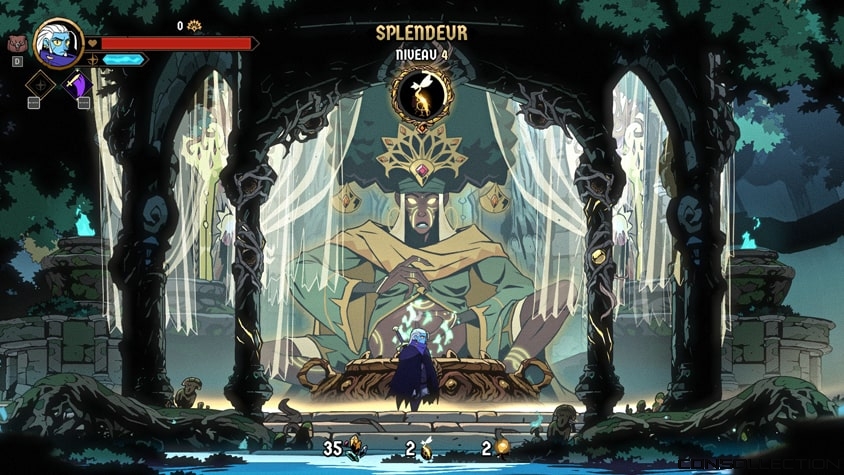
Task: Open the bag icon beside the portrait
Action: 16,44
